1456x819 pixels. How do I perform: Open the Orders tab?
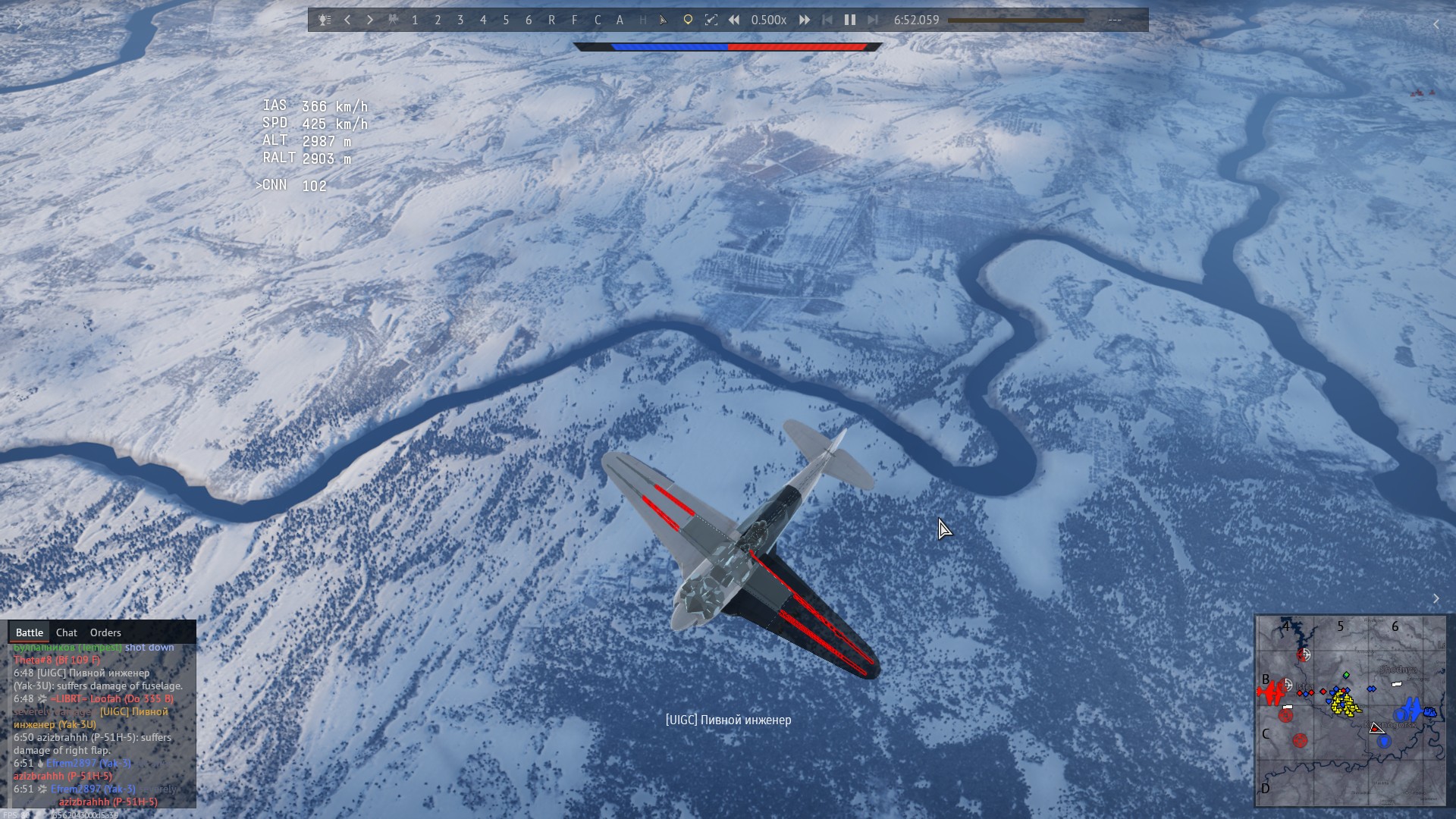(x=105, y=632)
